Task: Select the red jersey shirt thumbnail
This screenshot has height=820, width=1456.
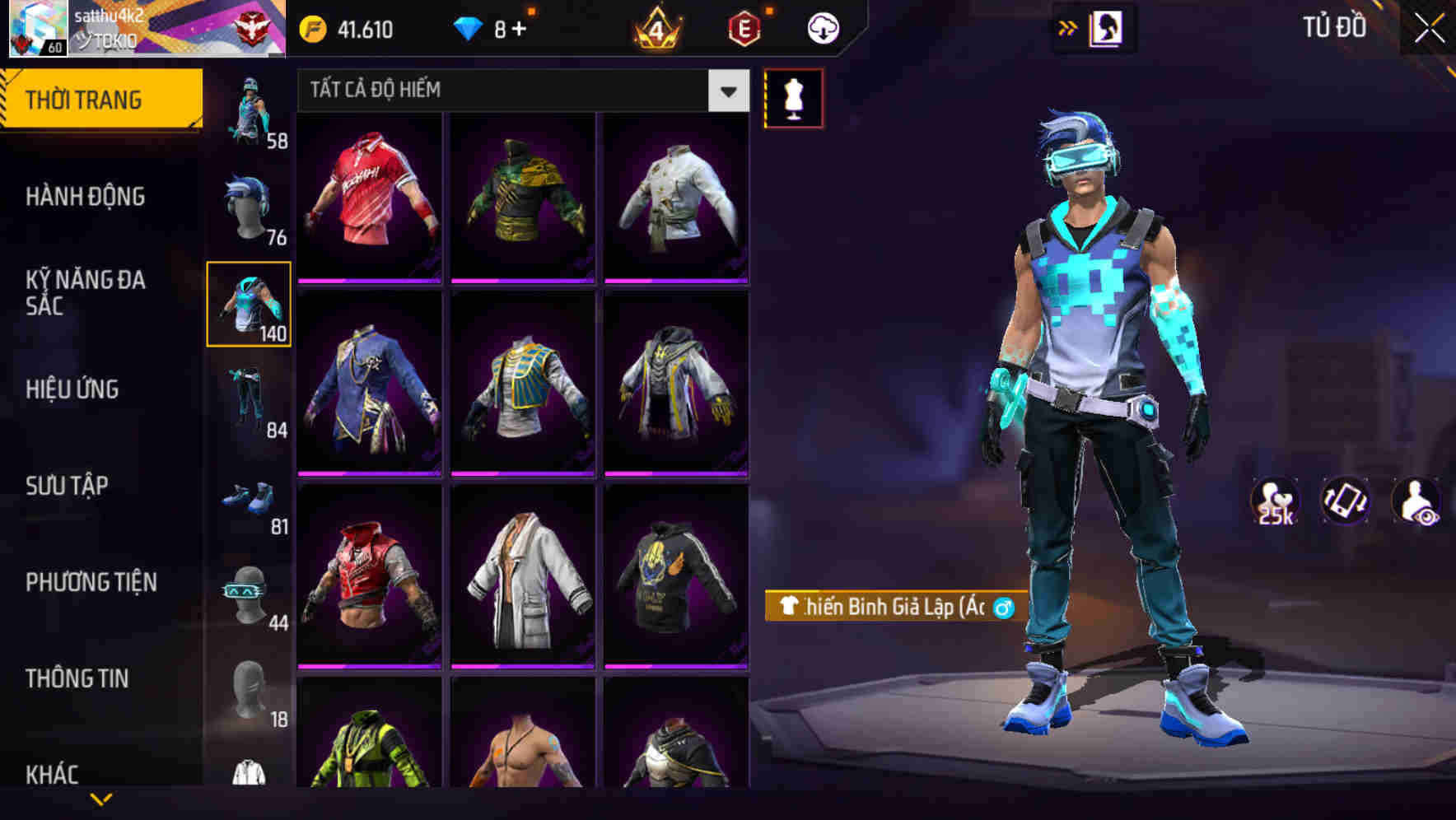Action: pos(370,198)
